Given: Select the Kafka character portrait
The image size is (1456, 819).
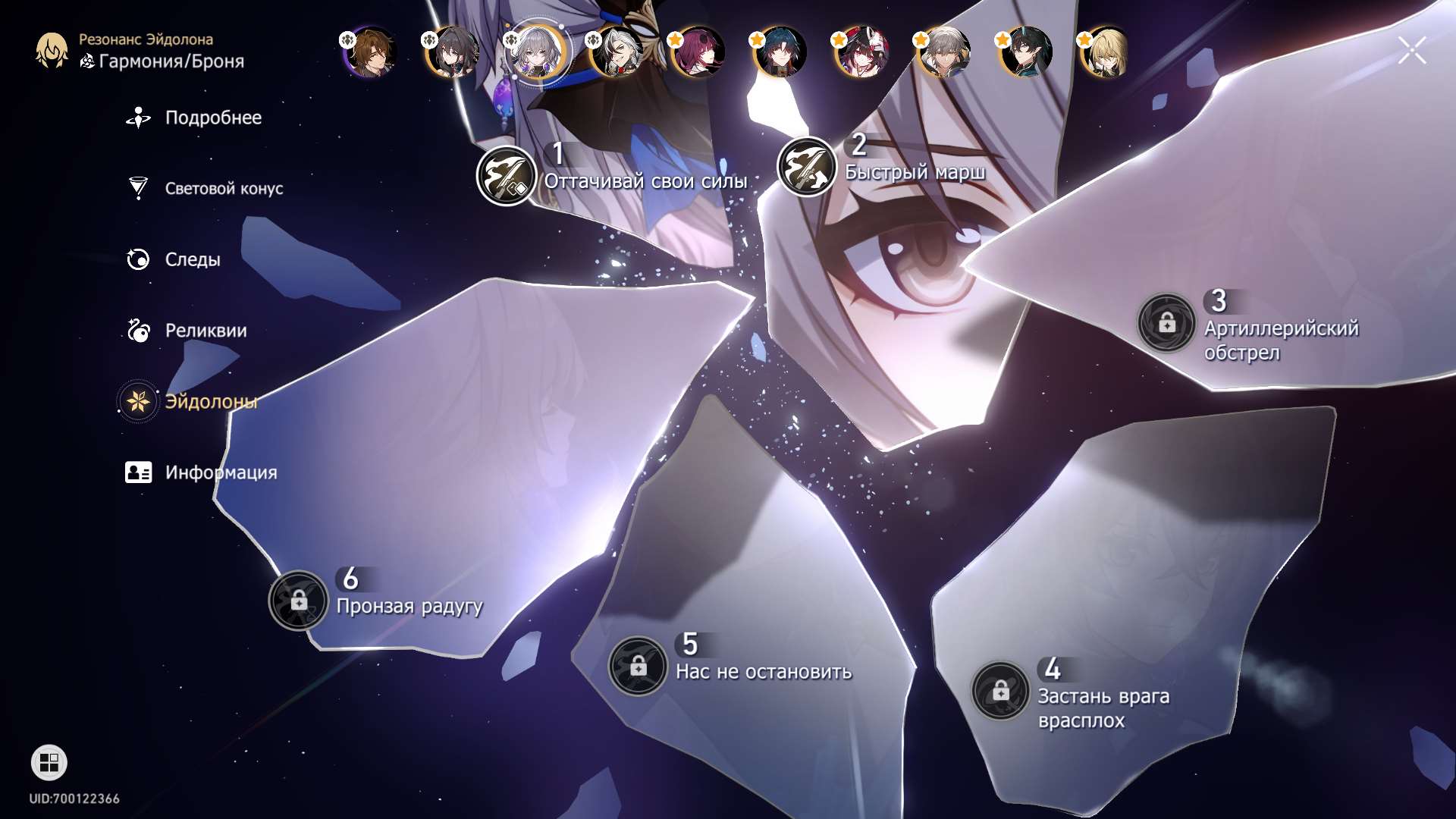Looking at the screenshot, I should pos(698,52).
